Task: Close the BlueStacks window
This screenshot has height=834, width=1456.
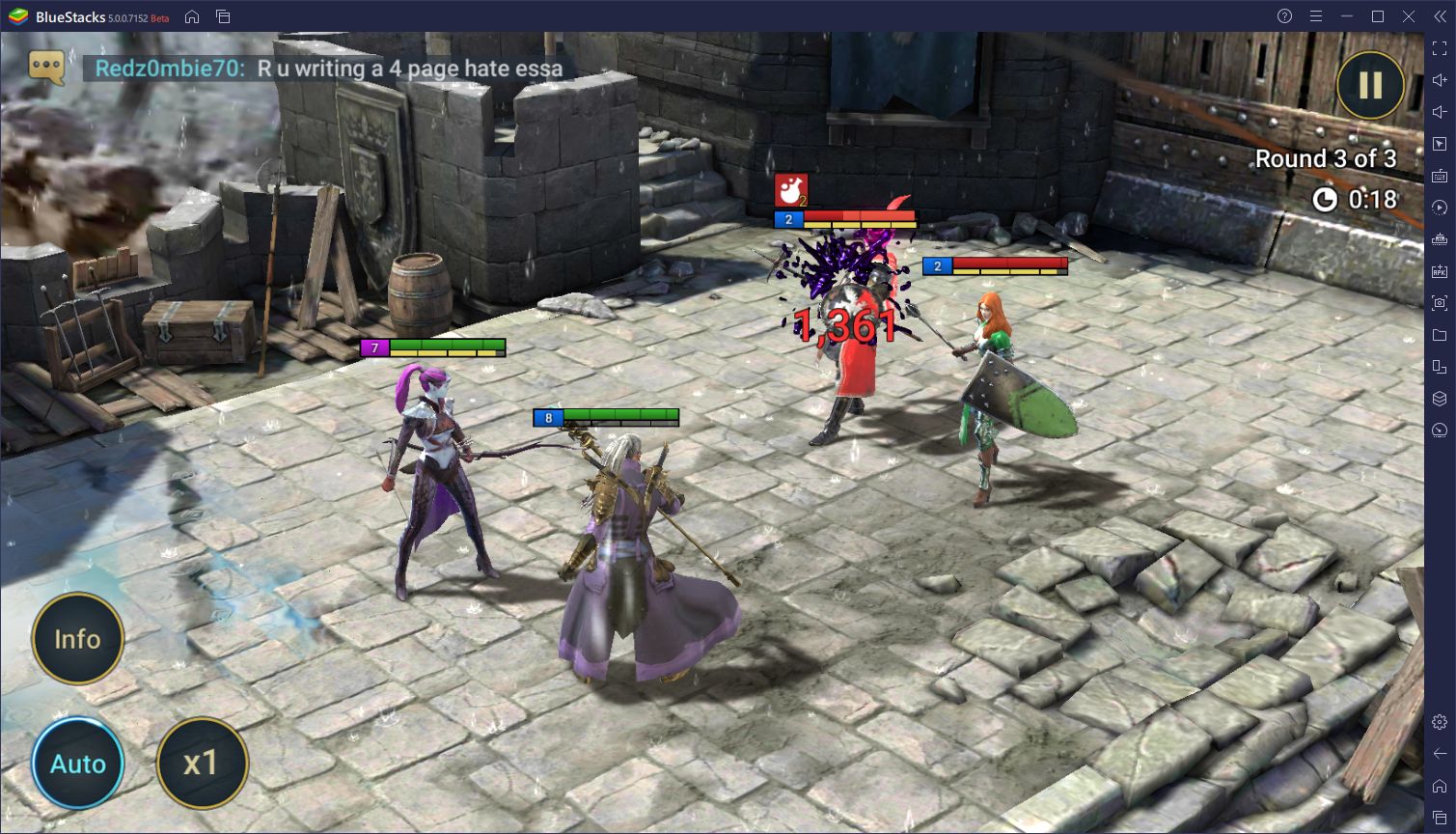Action: [1408, 16]
